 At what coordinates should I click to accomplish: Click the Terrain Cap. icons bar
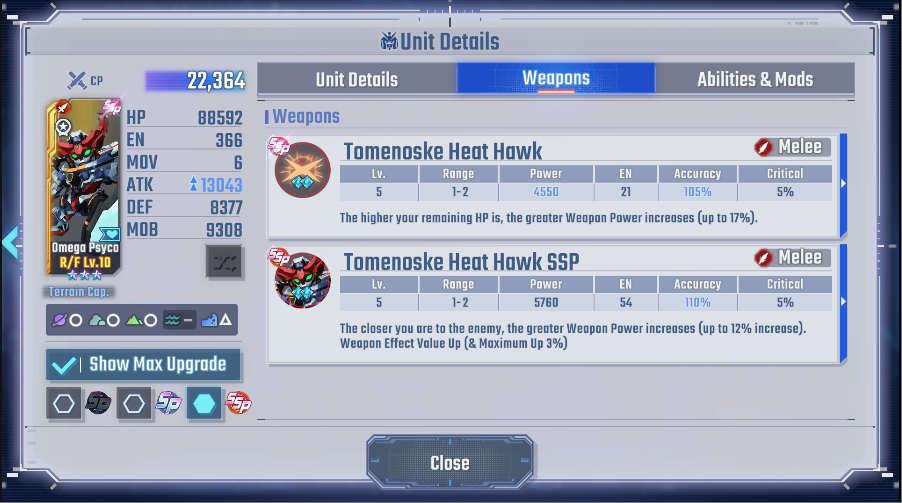pos(142,320)
